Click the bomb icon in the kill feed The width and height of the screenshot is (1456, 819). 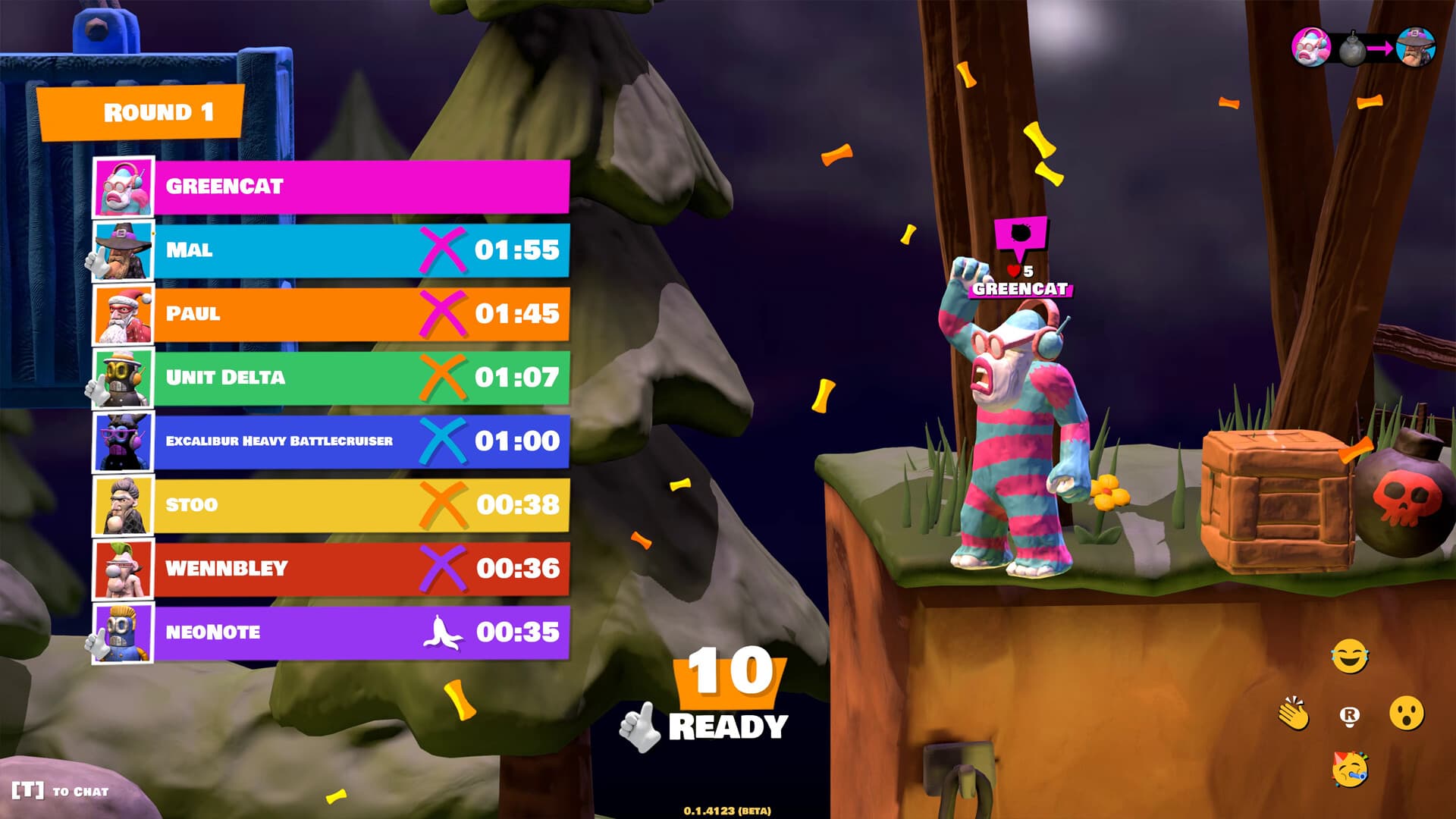tap(1353, 49)
